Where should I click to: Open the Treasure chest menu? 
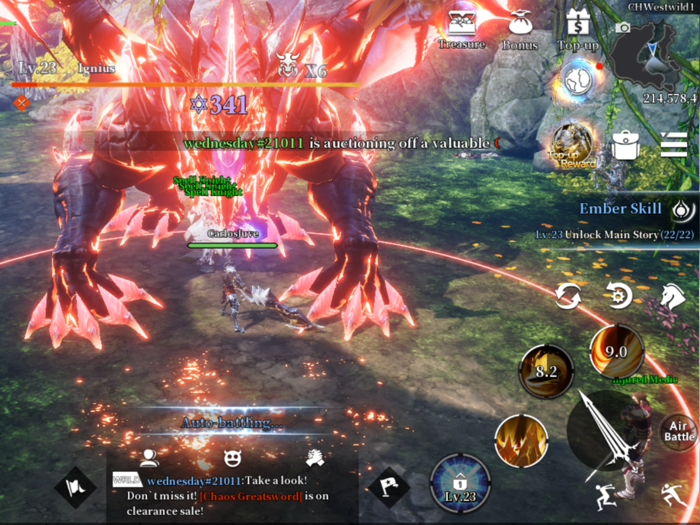point(461,28)
